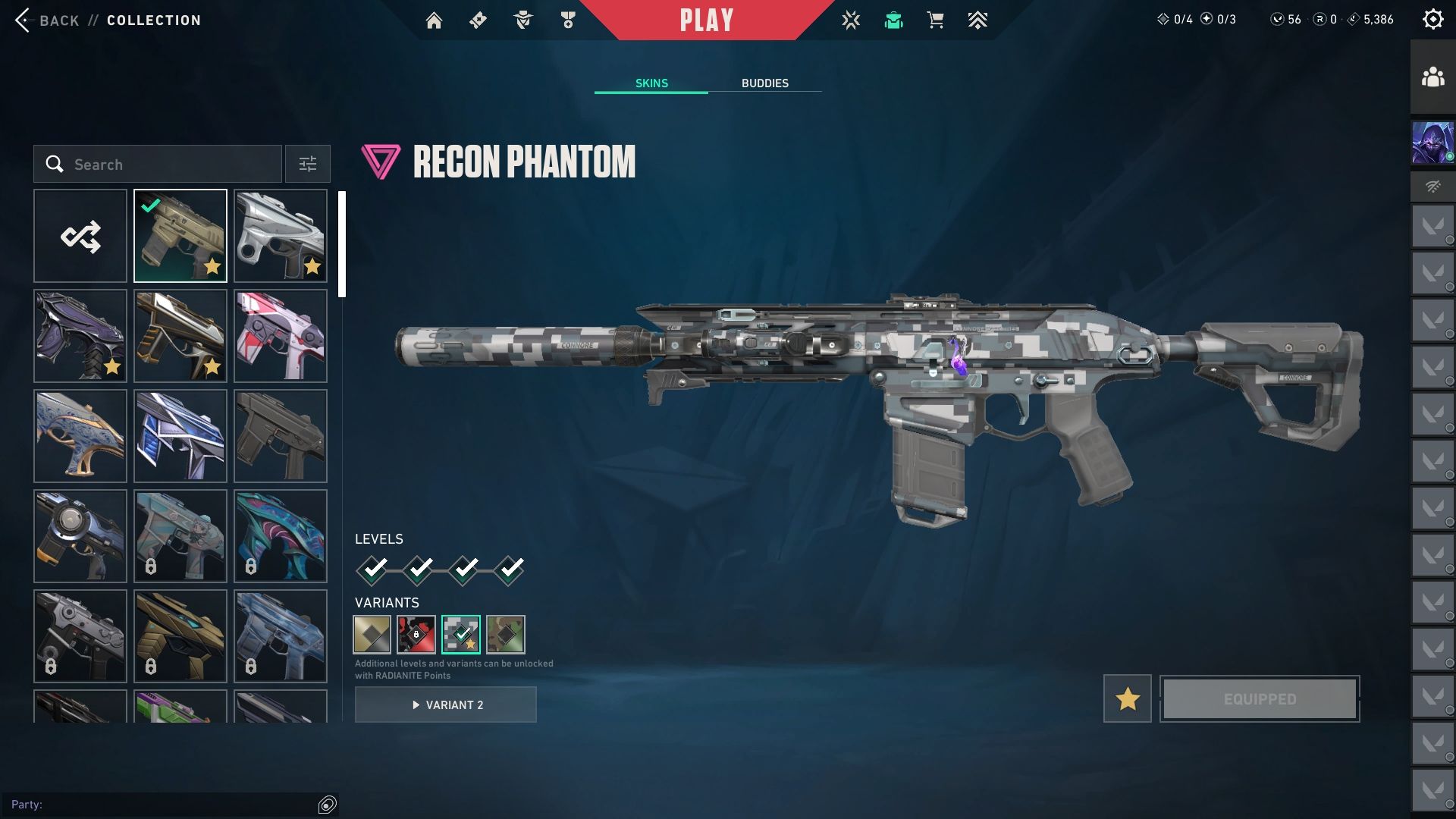This screenshot has height=819, width=1456.
Task: Choose the locked red camo variant
Action: click(416, 635)
